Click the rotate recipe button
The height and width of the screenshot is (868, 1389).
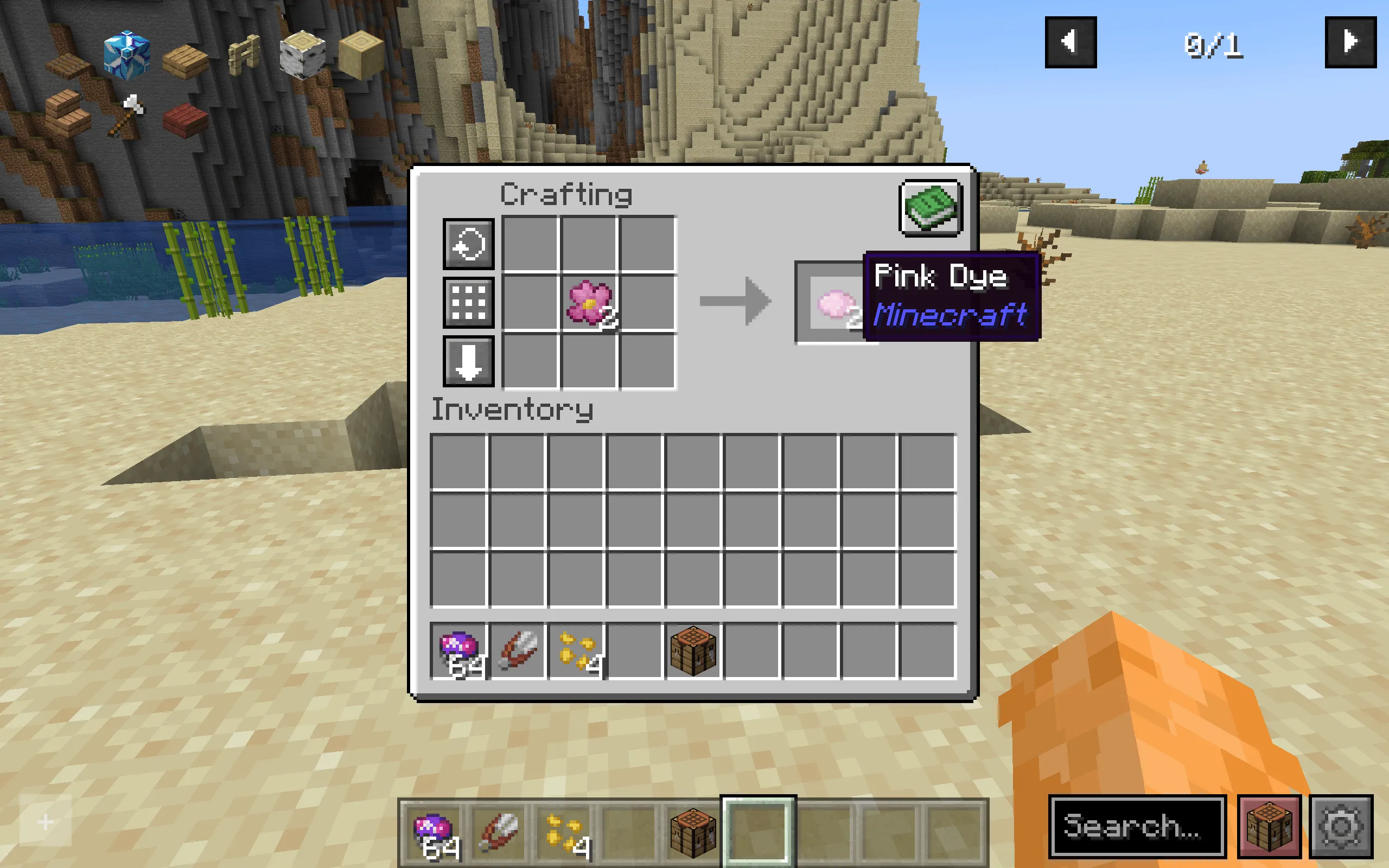(x=468, y=244)
